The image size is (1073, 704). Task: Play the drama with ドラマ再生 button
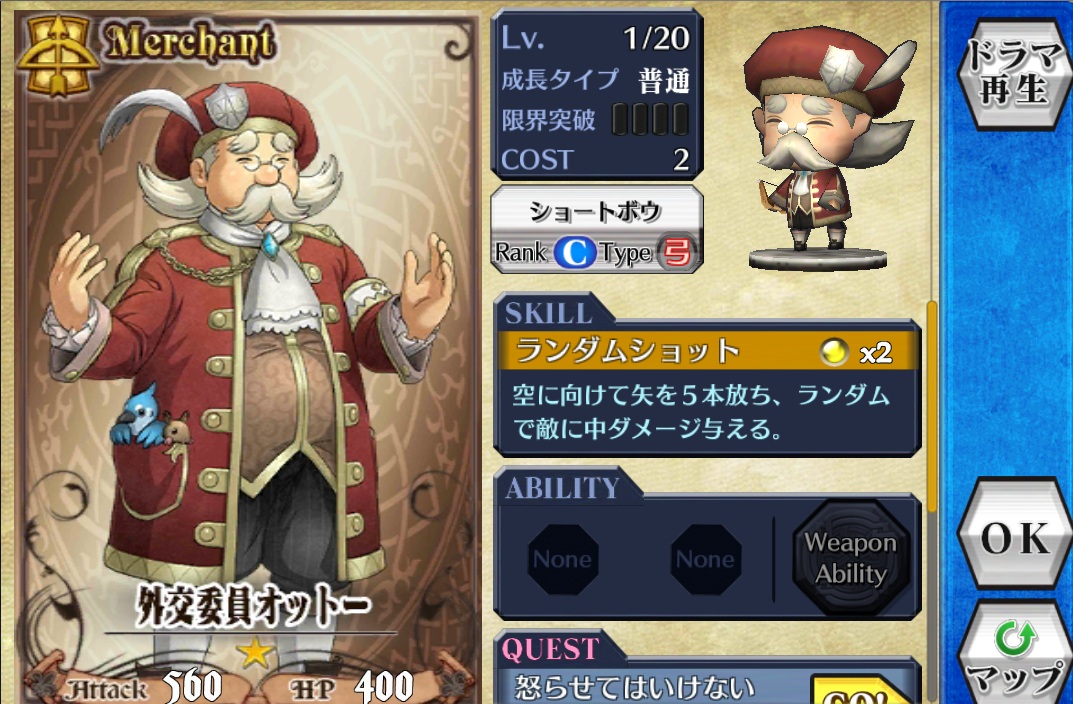pos(1014,71)
